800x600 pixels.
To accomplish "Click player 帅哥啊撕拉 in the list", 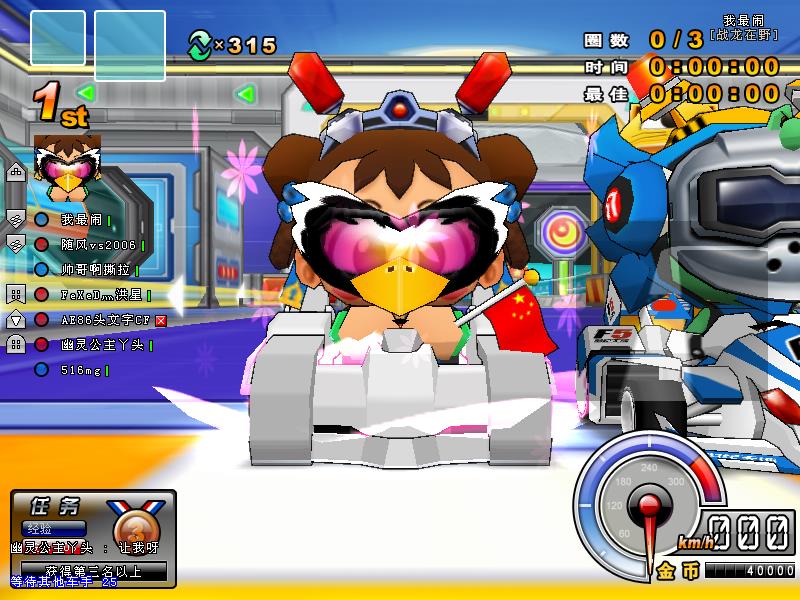I will pyautogui.click(x=97, y=270).
